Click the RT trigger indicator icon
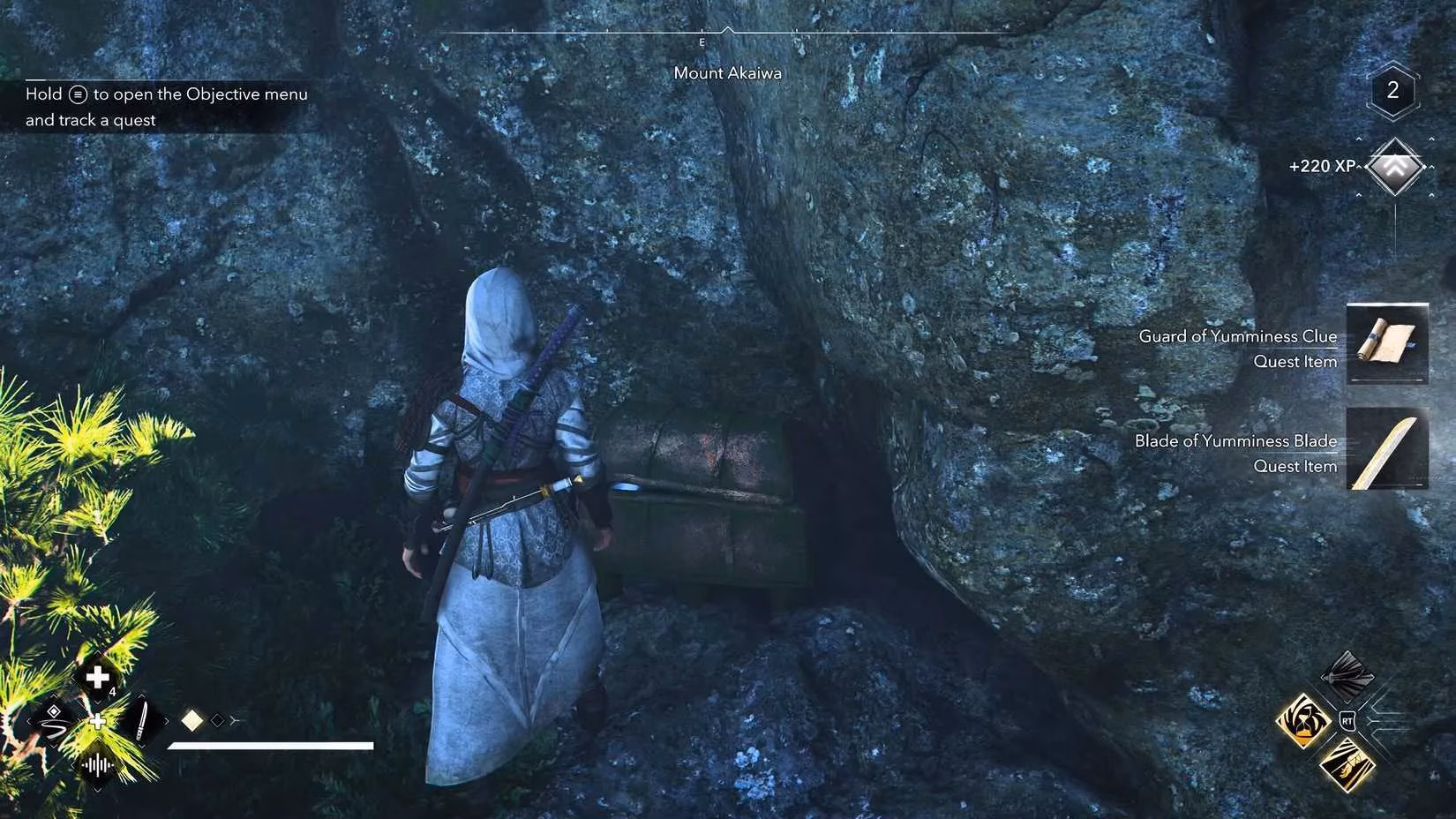1456x819 pixels. coord(1347,721)
